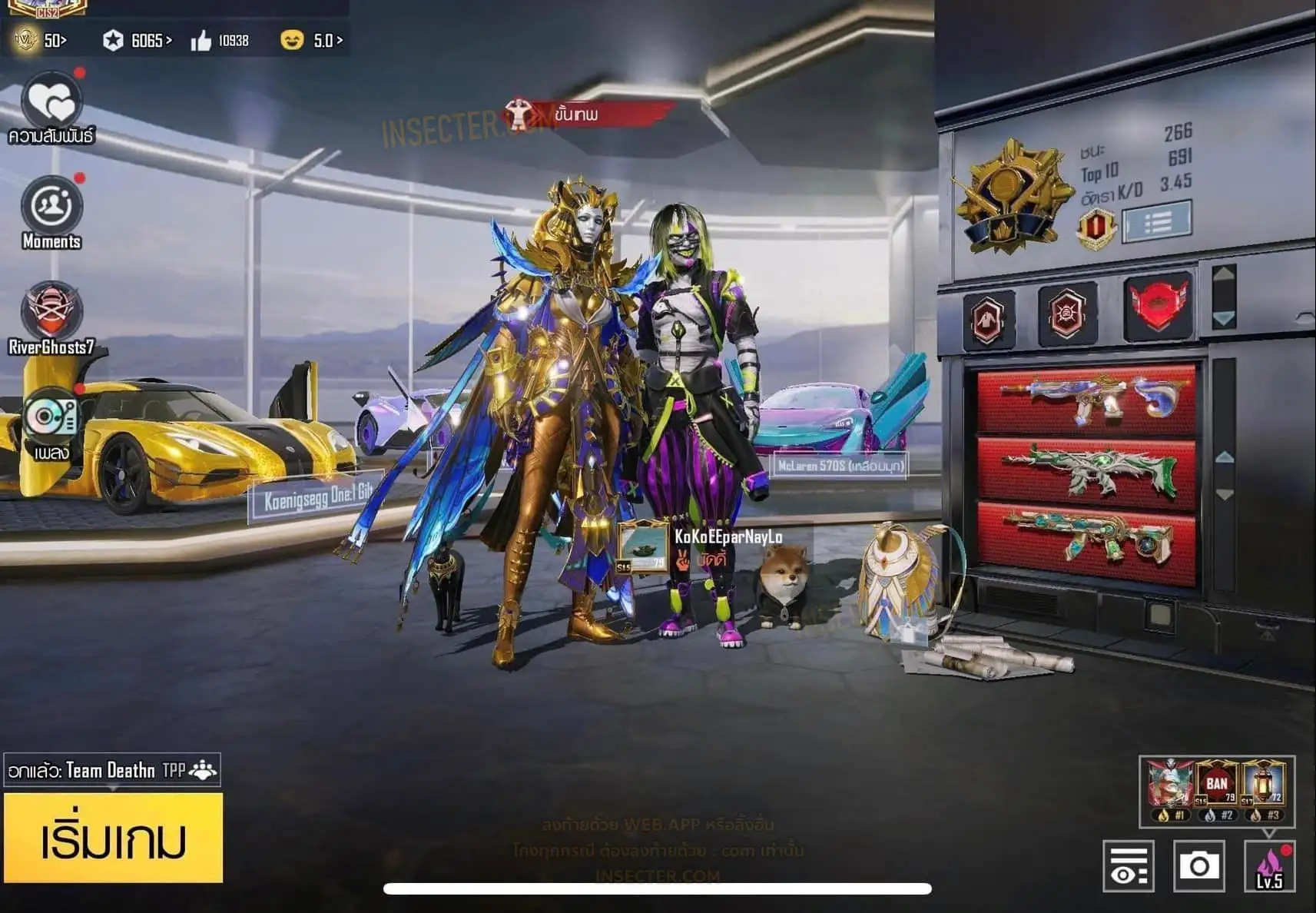Open the ความสัมพันธ์ relationship hearts icon
The image size is (1316, 913).
tap(51, 101)
